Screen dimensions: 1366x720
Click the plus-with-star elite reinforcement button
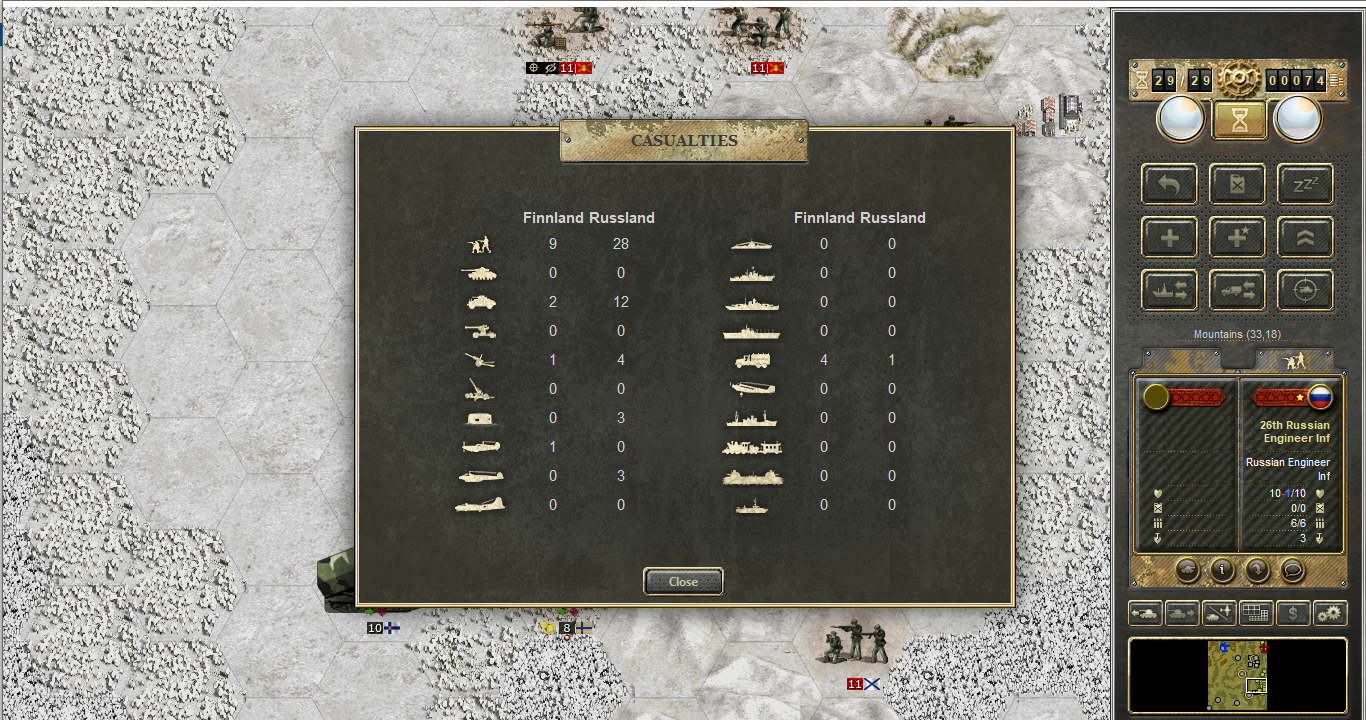[x=1238, y=237]
